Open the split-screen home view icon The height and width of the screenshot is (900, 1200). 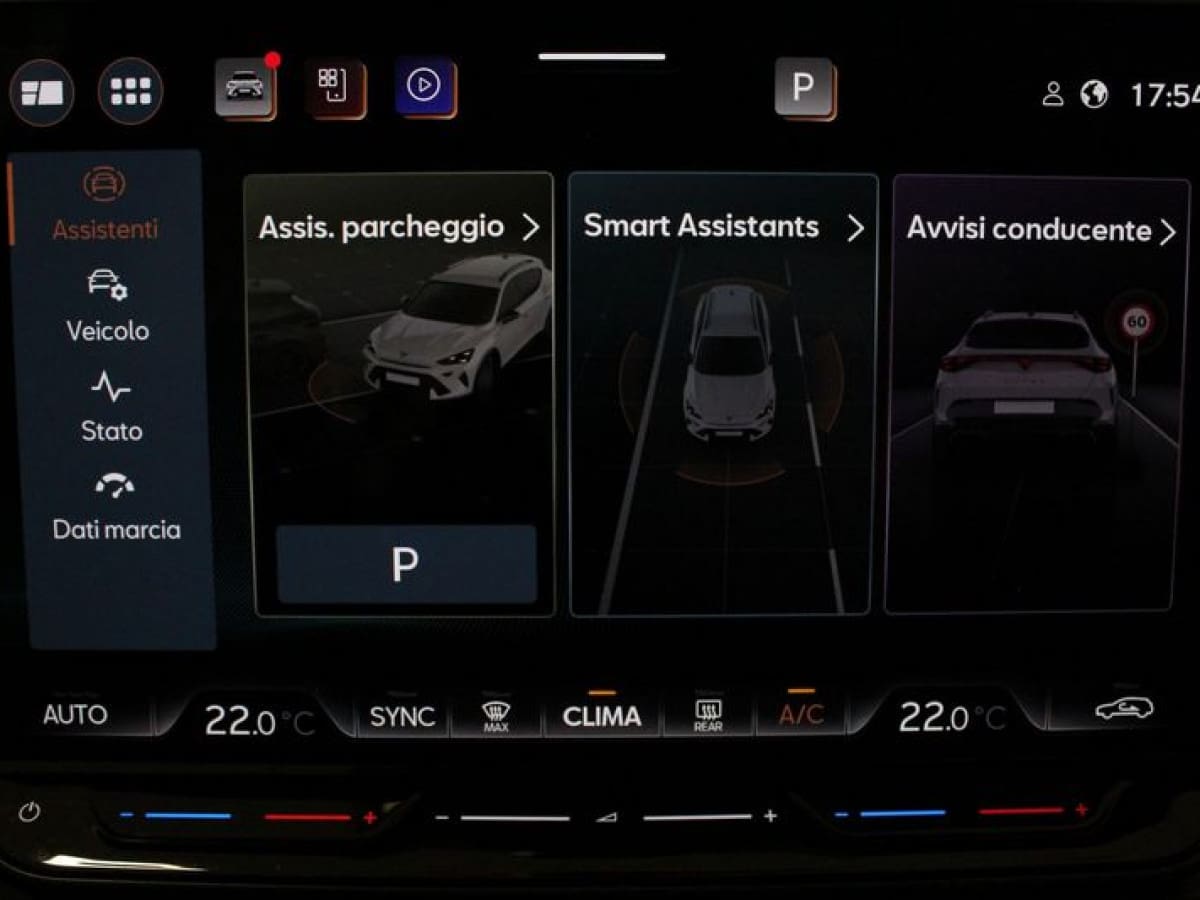pyautogui.click(x=42, y=92)
